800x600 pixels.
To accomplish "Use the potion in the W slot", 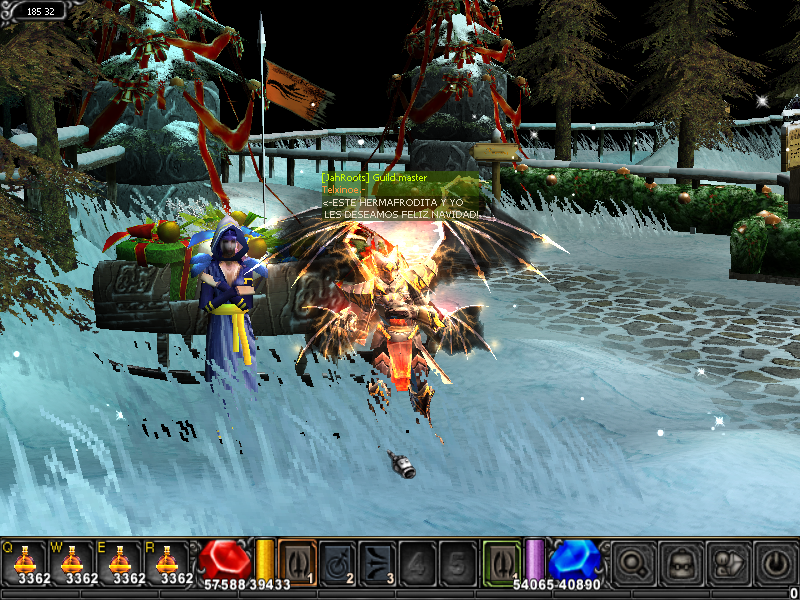I will [x=72, y=561].
